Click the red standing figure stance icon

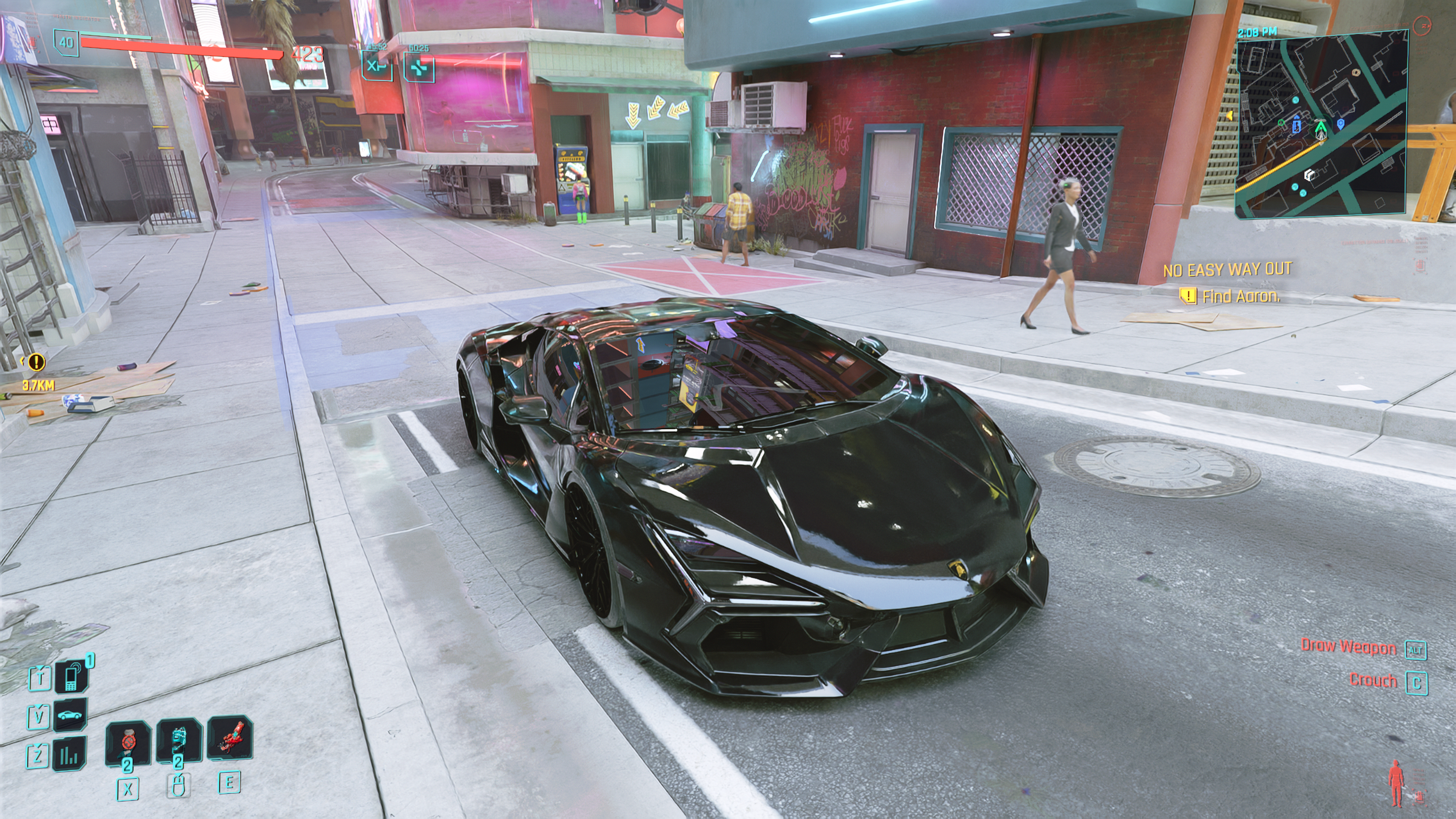(1396, 783)
